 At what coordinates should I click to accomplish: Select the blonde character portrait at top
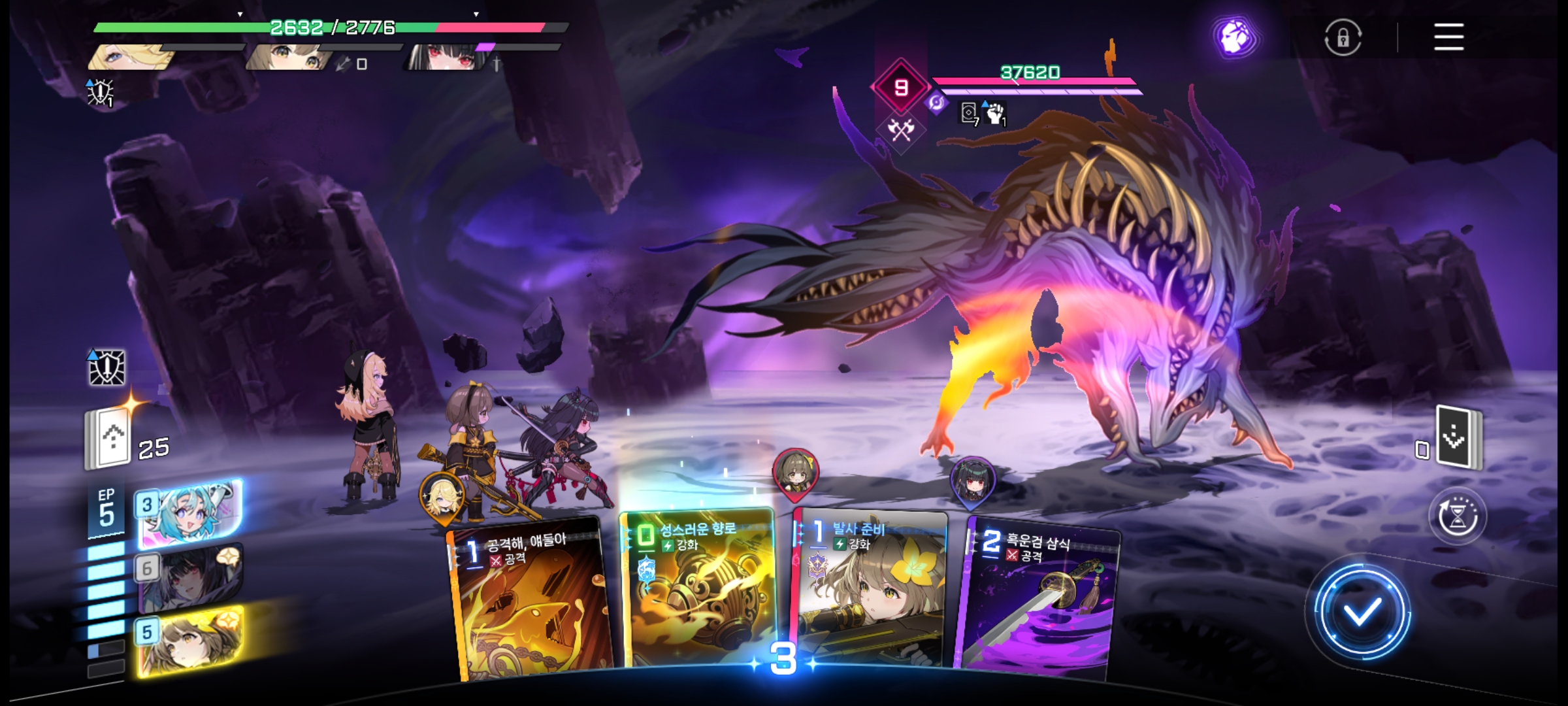point(131,58)
